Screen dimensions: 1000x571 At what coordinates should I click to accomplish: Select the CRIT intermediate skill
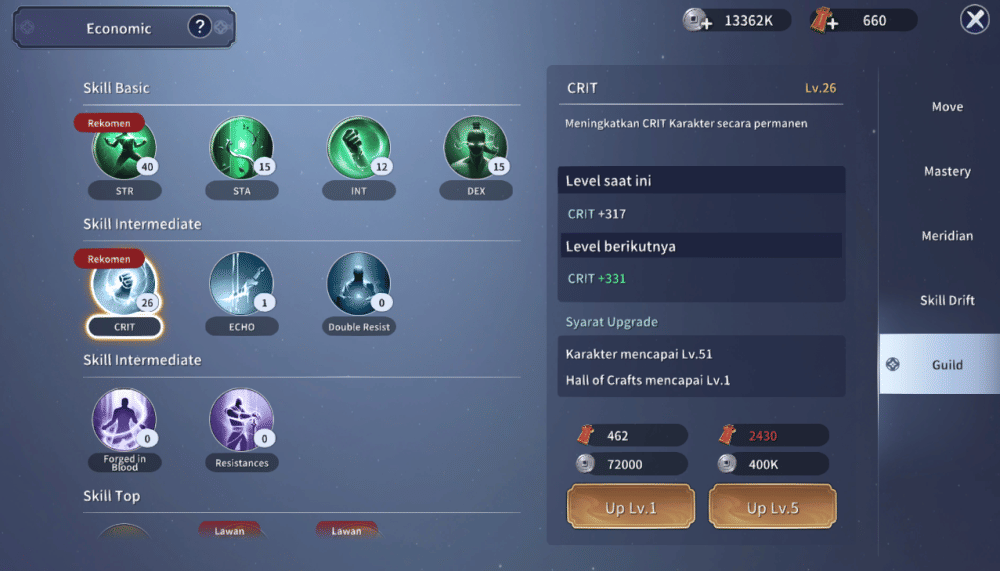[x=124, y=286]
